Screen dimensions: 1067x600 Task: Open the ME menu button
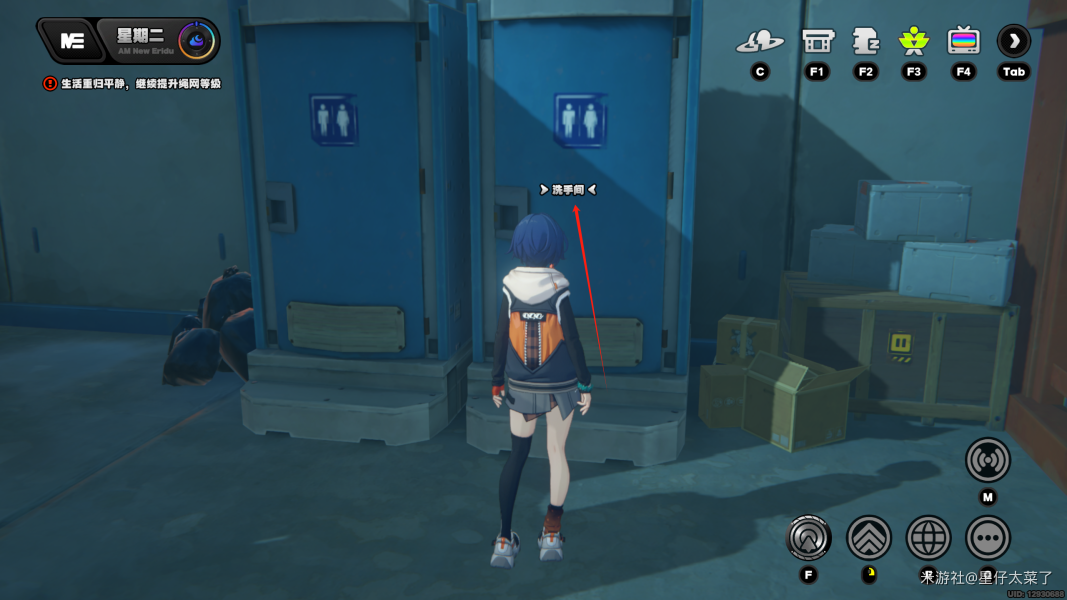pyautogui.click(x=71, y=41)
